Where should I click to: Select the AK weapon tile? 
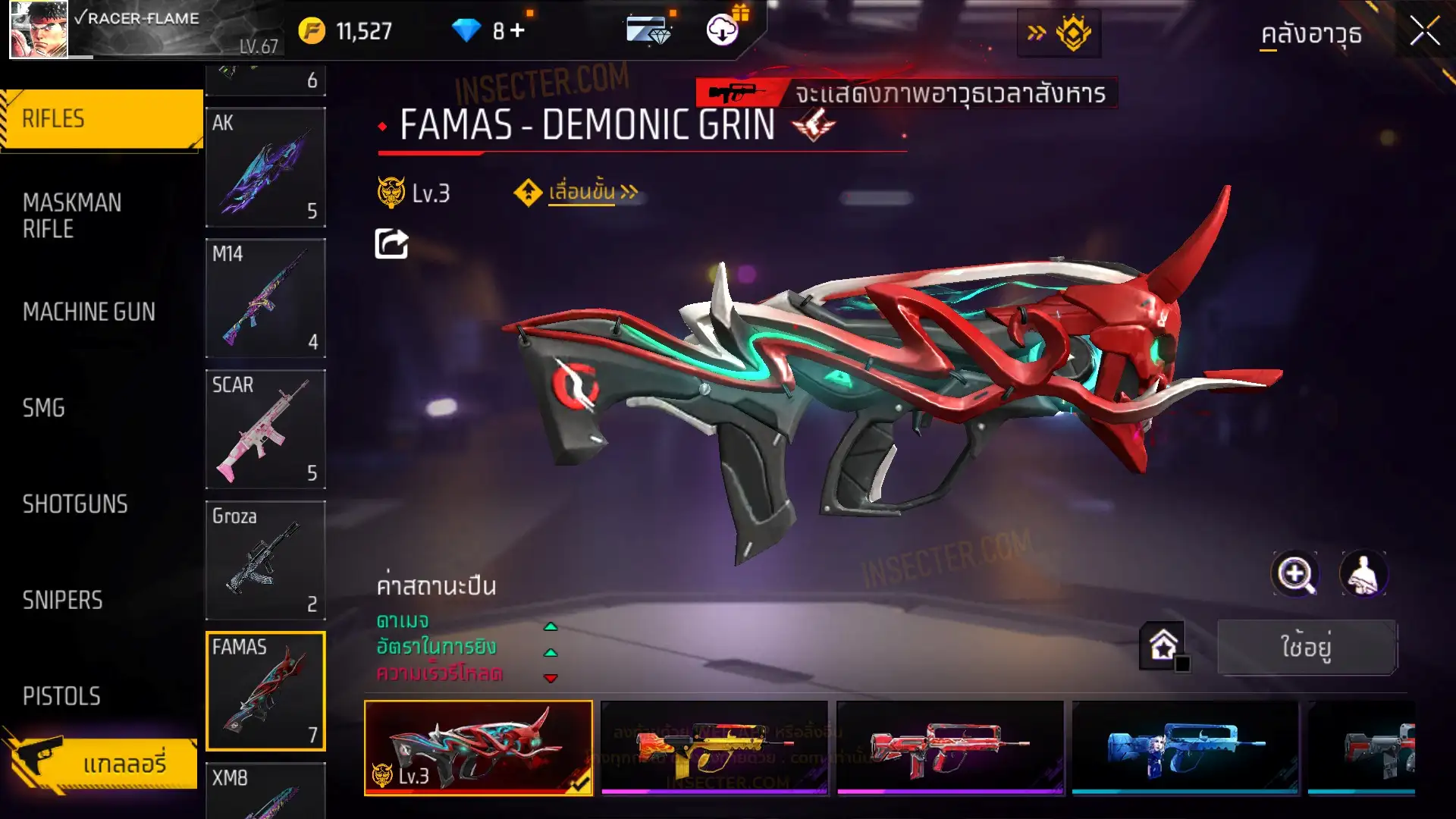point(265,168)
